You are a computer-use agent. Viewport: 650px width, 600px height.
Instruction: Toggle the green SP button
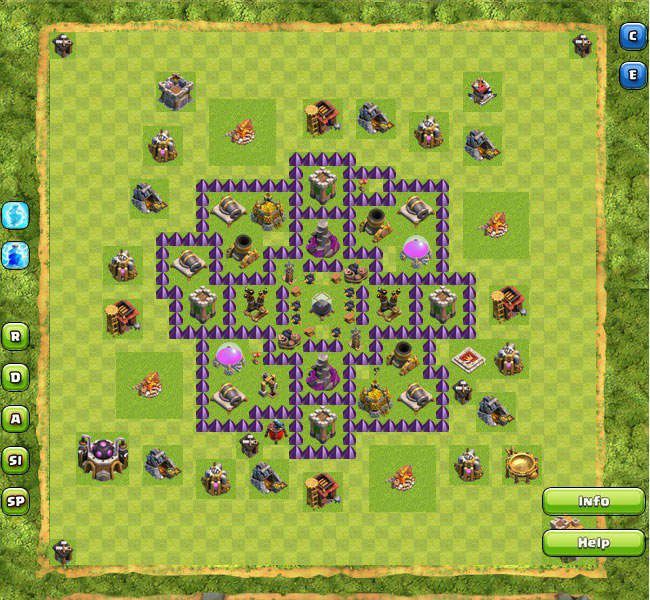(x=15, y=501)
